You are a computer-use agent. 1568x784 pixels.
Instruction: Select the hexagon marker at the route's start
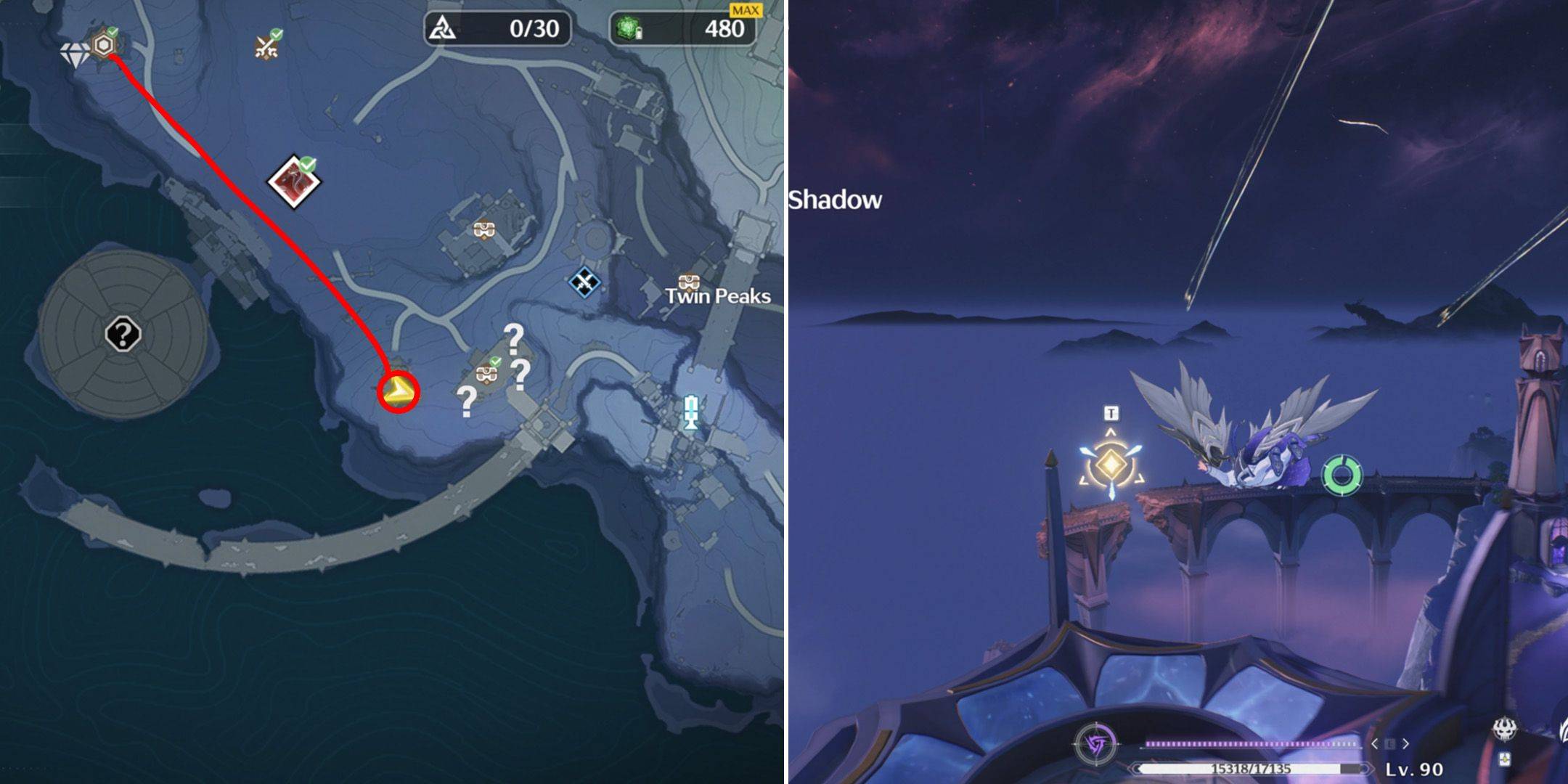coord(106,45)
